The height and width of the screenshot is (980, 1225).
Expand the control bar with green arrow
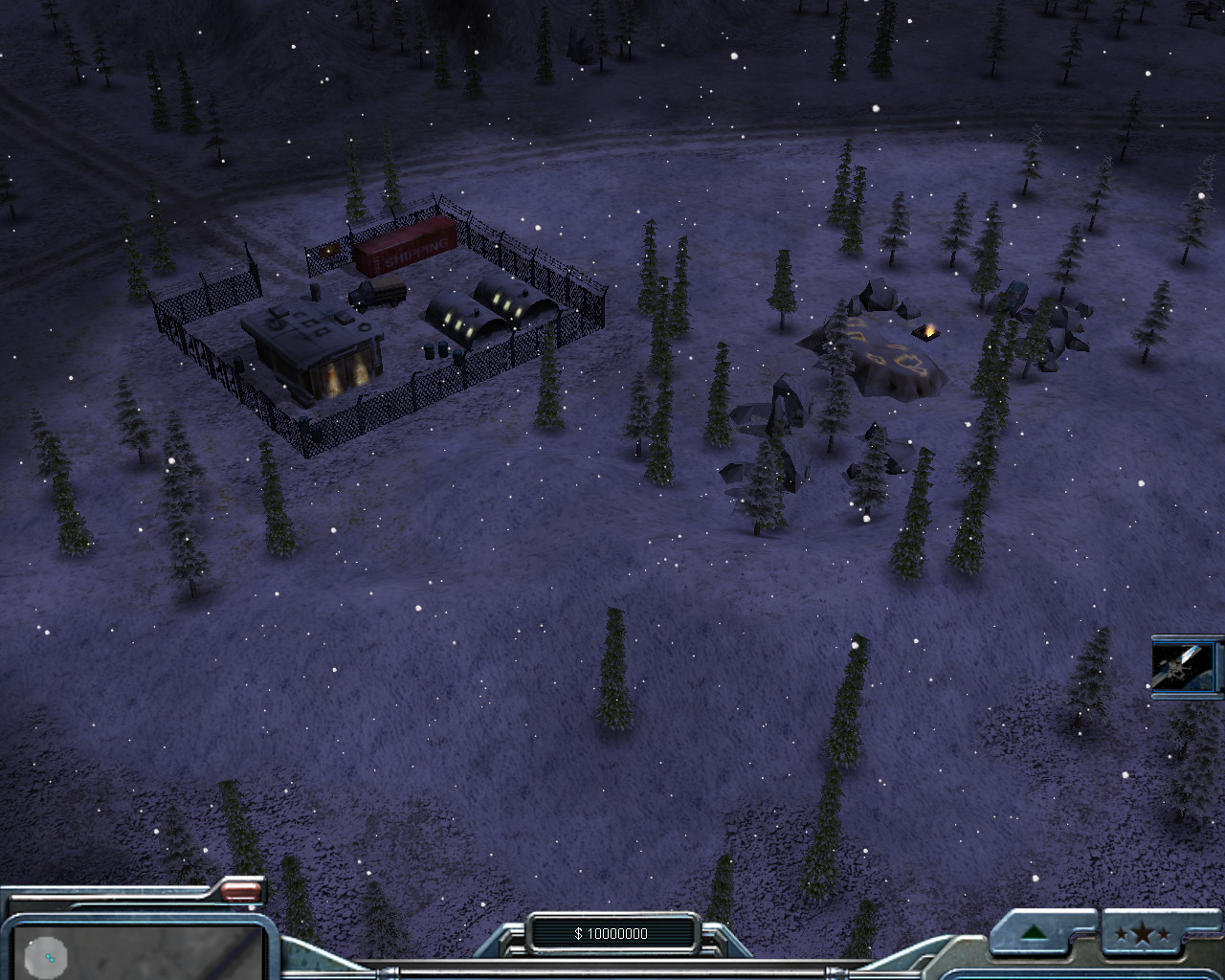click(x=1036, y=933)
